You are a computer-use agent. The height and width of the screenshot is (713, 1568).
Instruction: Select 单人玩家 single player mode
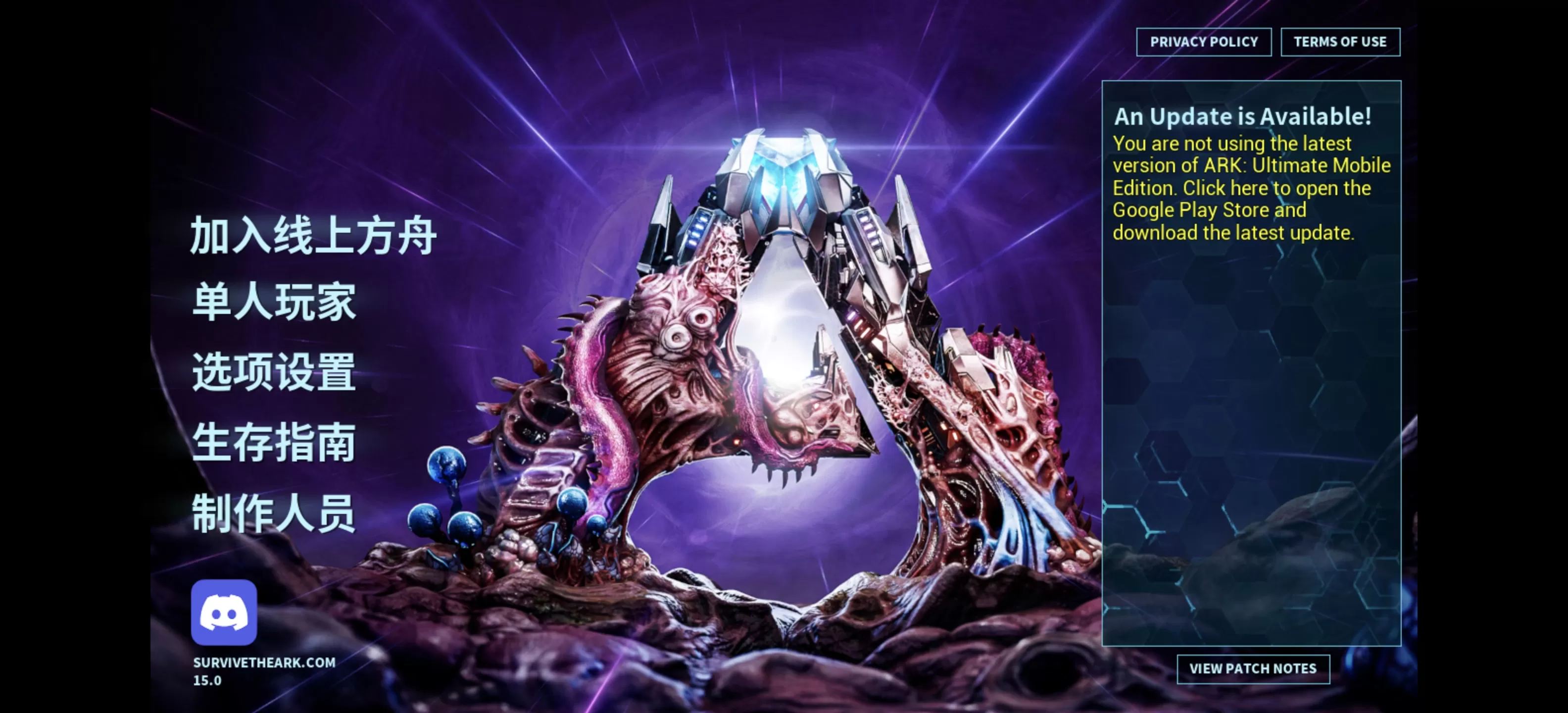click(274, 302)
